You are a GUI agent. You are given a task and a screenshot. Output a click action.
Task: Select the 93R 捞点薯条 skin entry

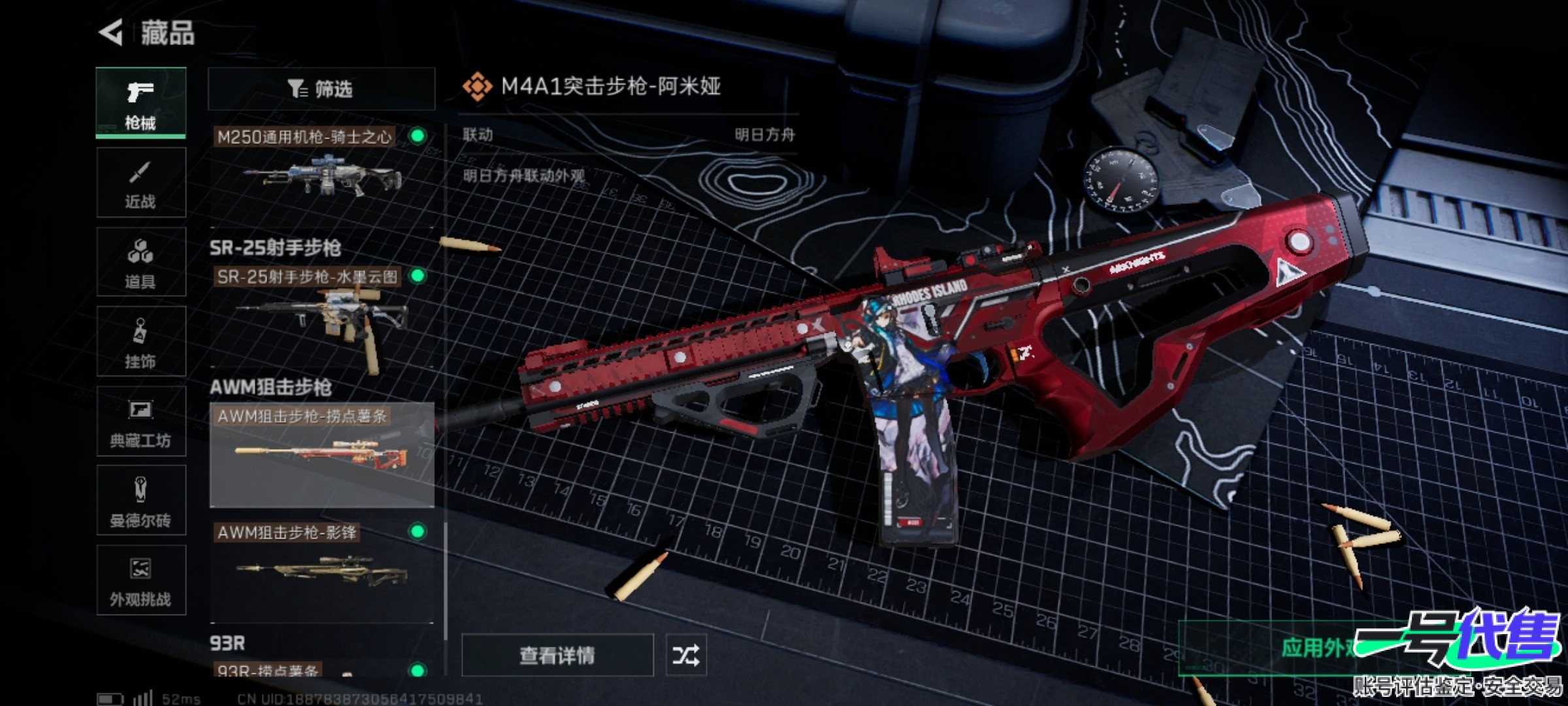[x=321, y=669]
